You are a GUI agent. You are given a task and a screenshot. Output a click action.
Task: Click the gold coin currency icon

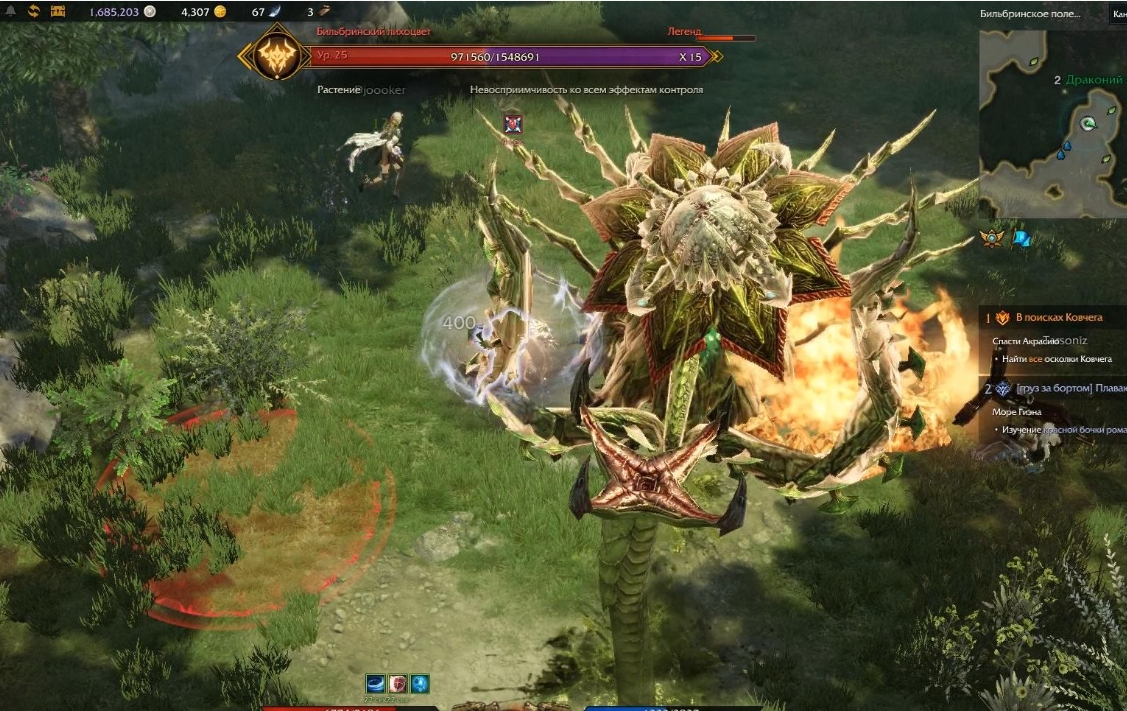point(221,12)
